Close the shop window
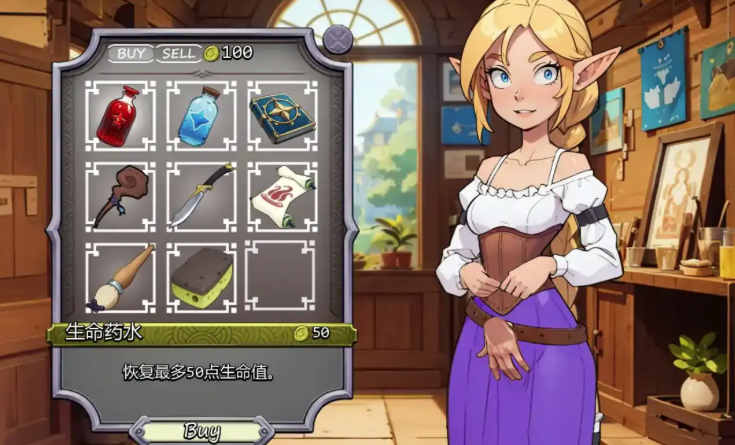735x445 pixels. (x=342, y=37)
